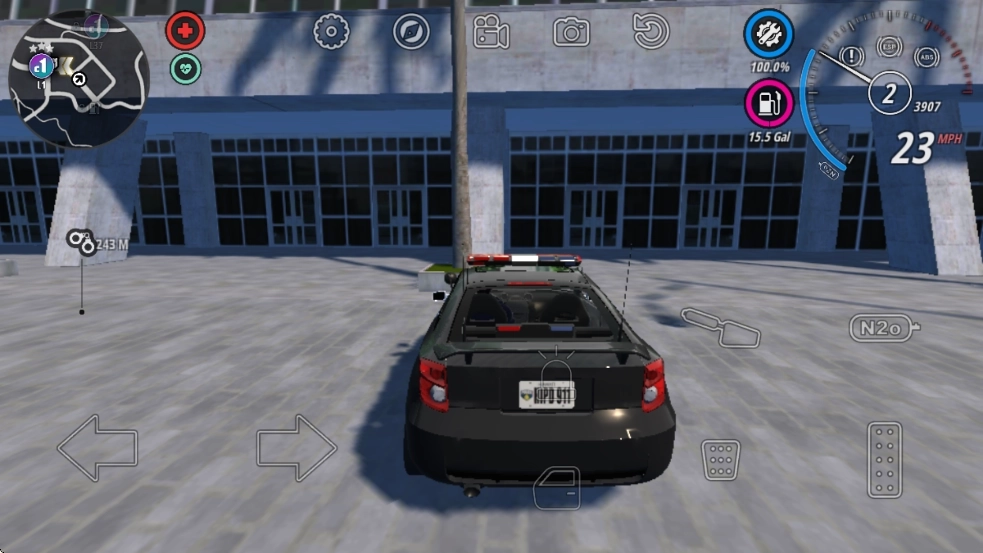This screenshot has width=983, height=553.
Task: Click the compass navigation icon
Action: [x=411, y=32]
